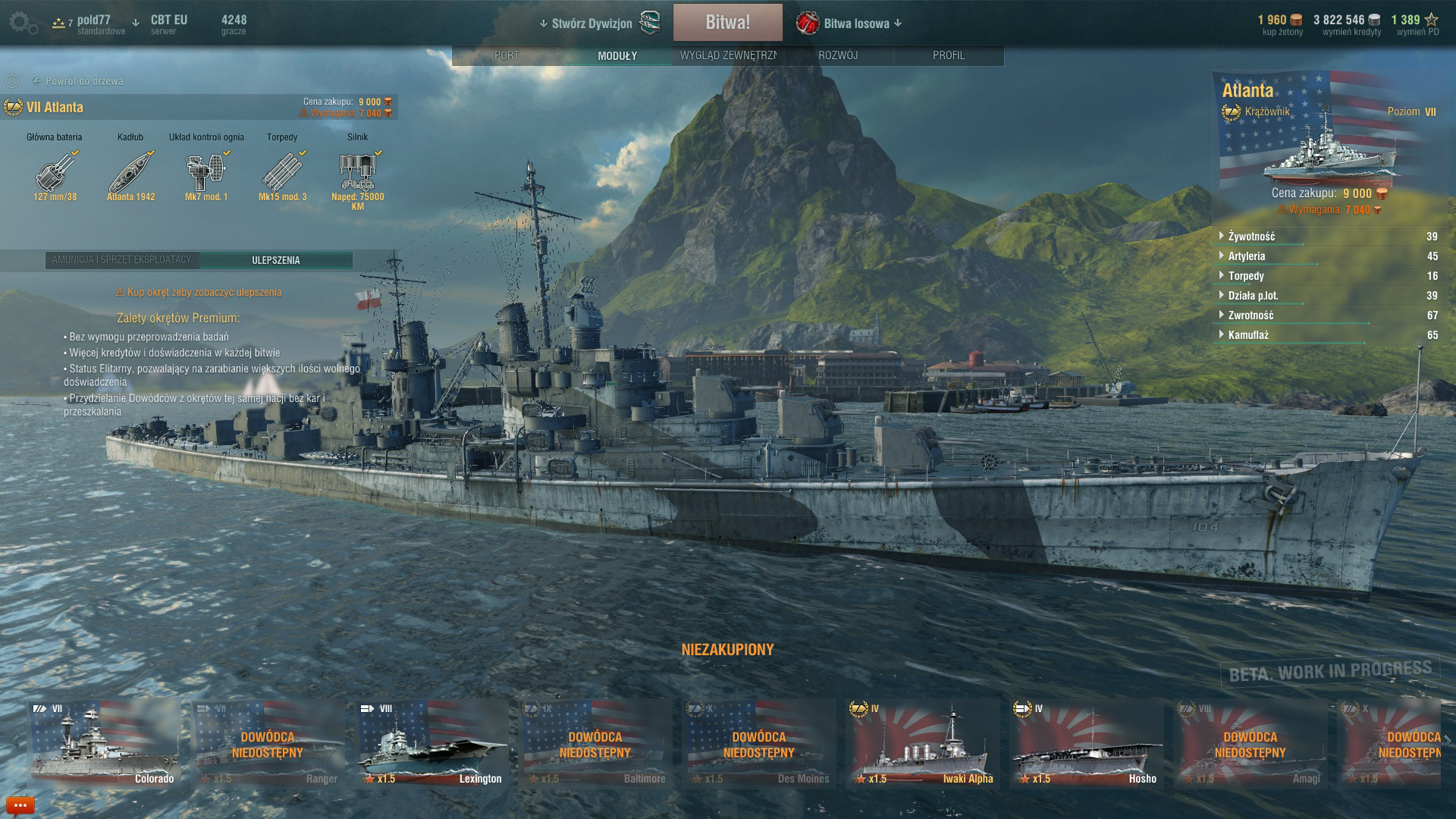Start the battle with Bitwa! button
The width and height of the screenshot is (1456, 819).
(727, 23)
